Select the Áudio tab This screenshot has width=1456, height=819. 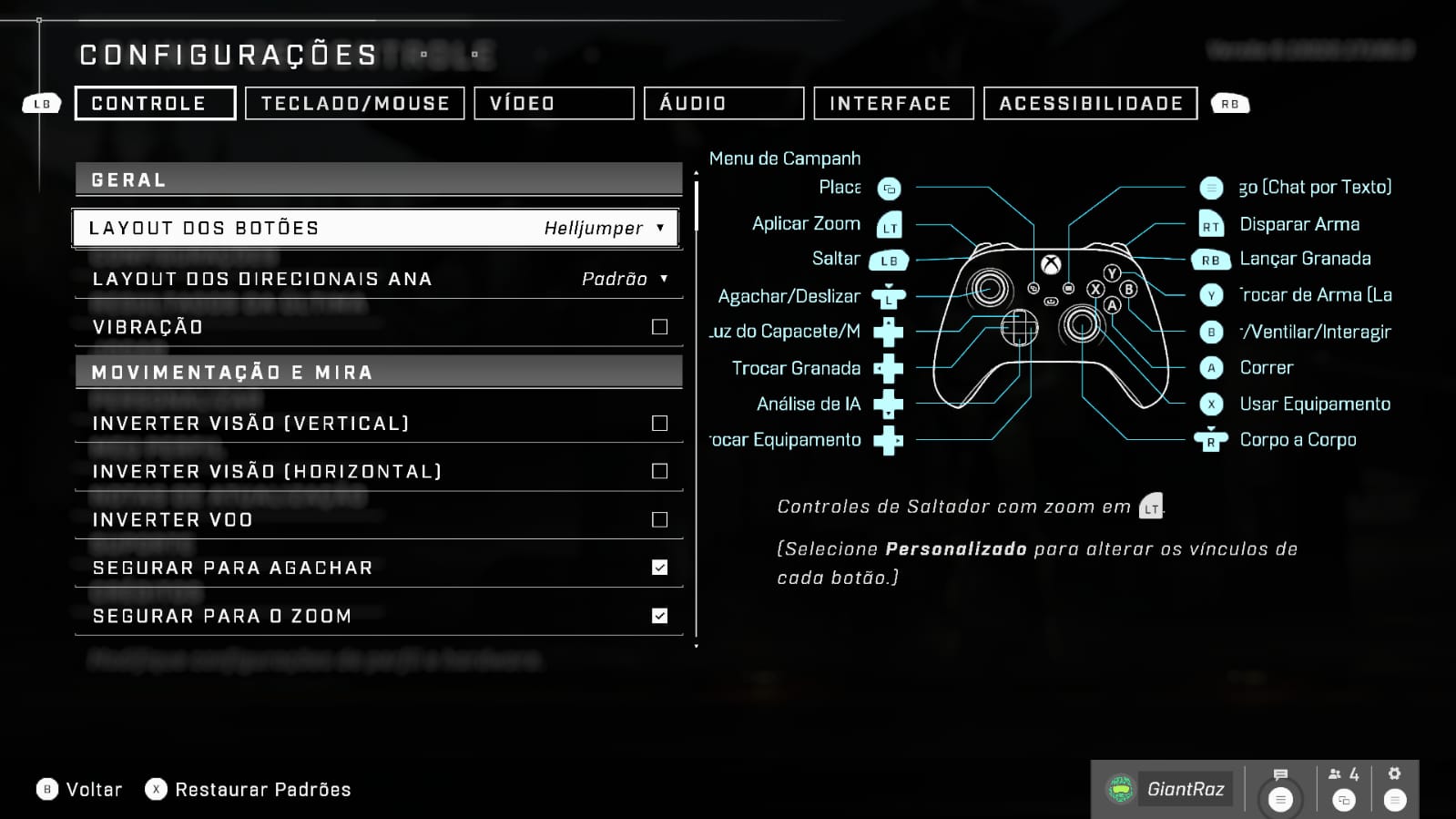pos(723,104)
